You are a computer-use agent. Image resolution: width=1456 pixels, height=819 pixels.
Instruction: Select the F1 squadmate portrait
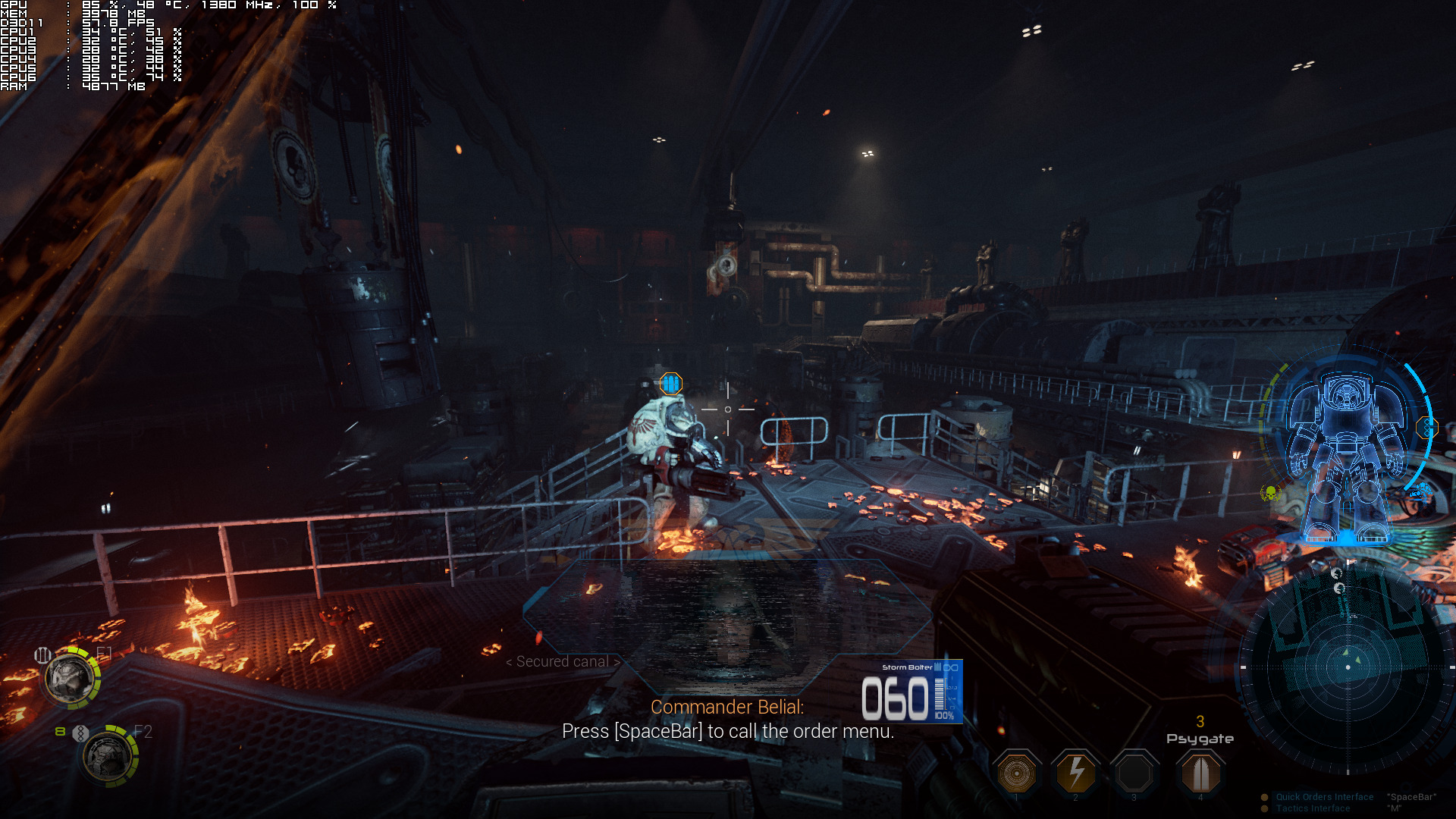pos(71,678)
